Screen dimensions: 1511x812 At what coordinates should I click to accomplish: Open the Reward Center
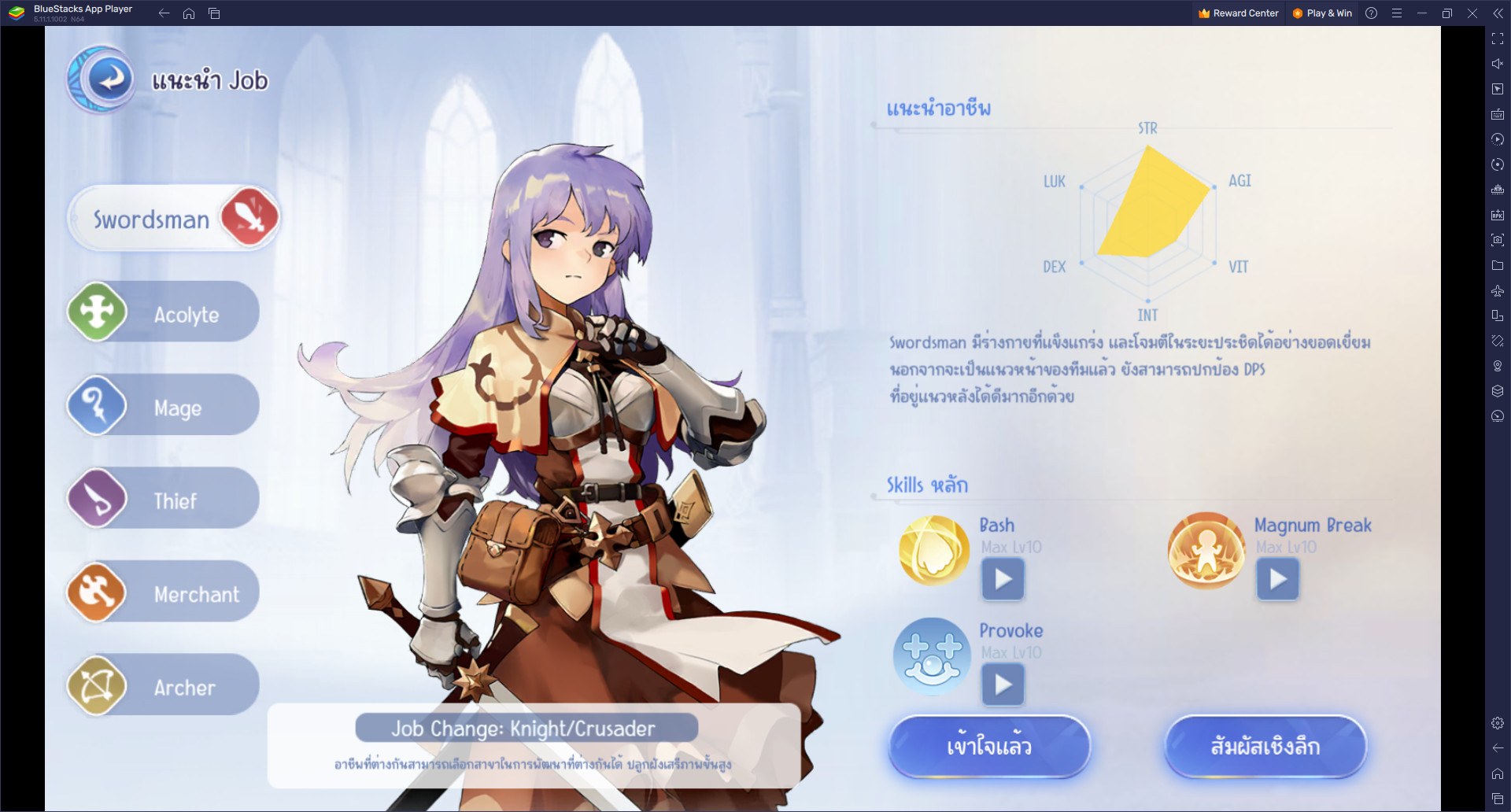click(1237, 13)
